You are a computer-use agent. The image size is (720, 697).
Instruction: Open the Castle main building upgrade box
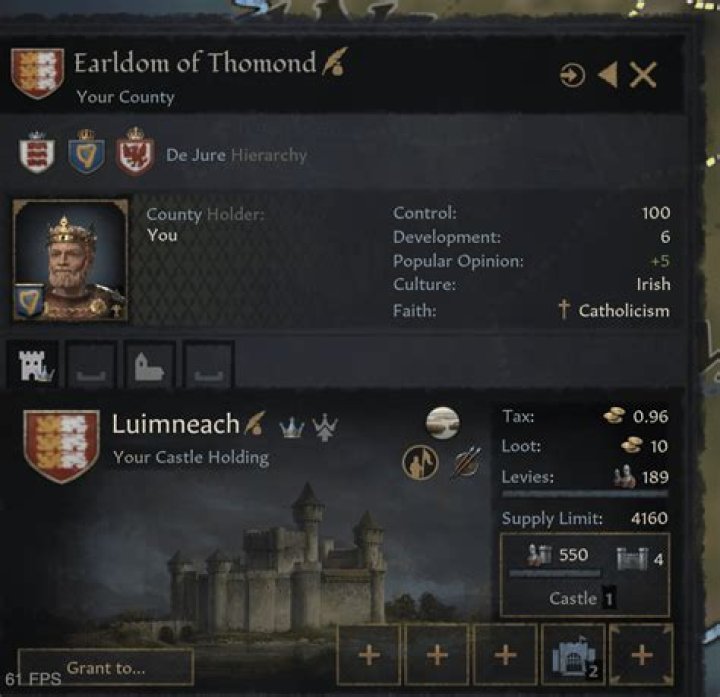[584, 574]
